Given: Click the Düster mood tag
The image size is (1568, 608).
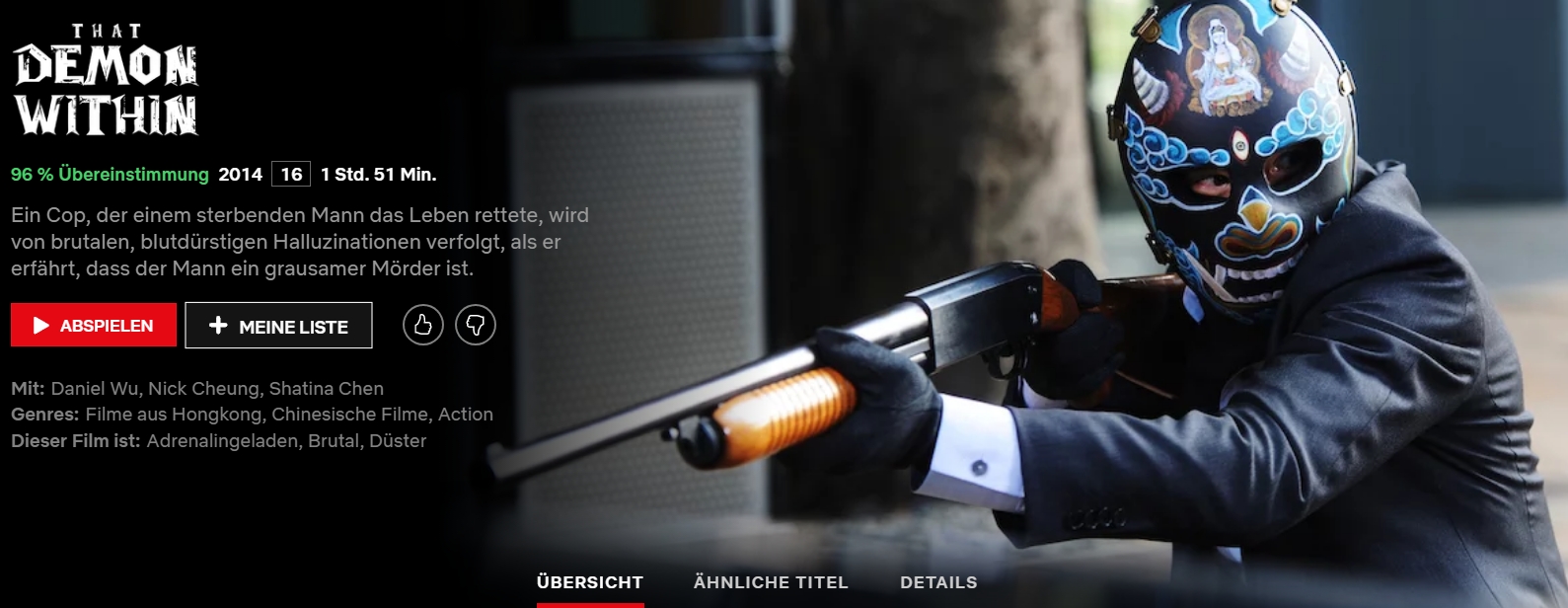Looking at the screenshot, I should click(x=398, y=441).
